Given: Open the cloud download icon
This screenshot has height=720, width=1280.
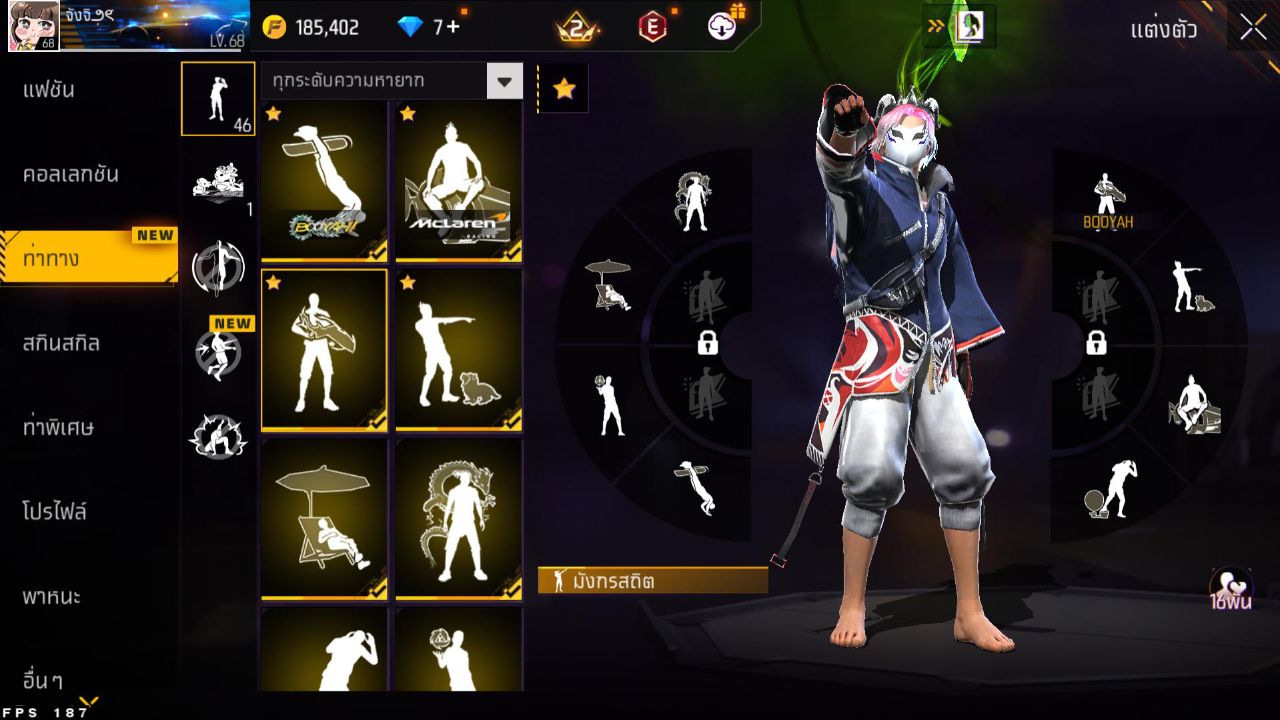Looking at the screenshot, I should [723, 26].
